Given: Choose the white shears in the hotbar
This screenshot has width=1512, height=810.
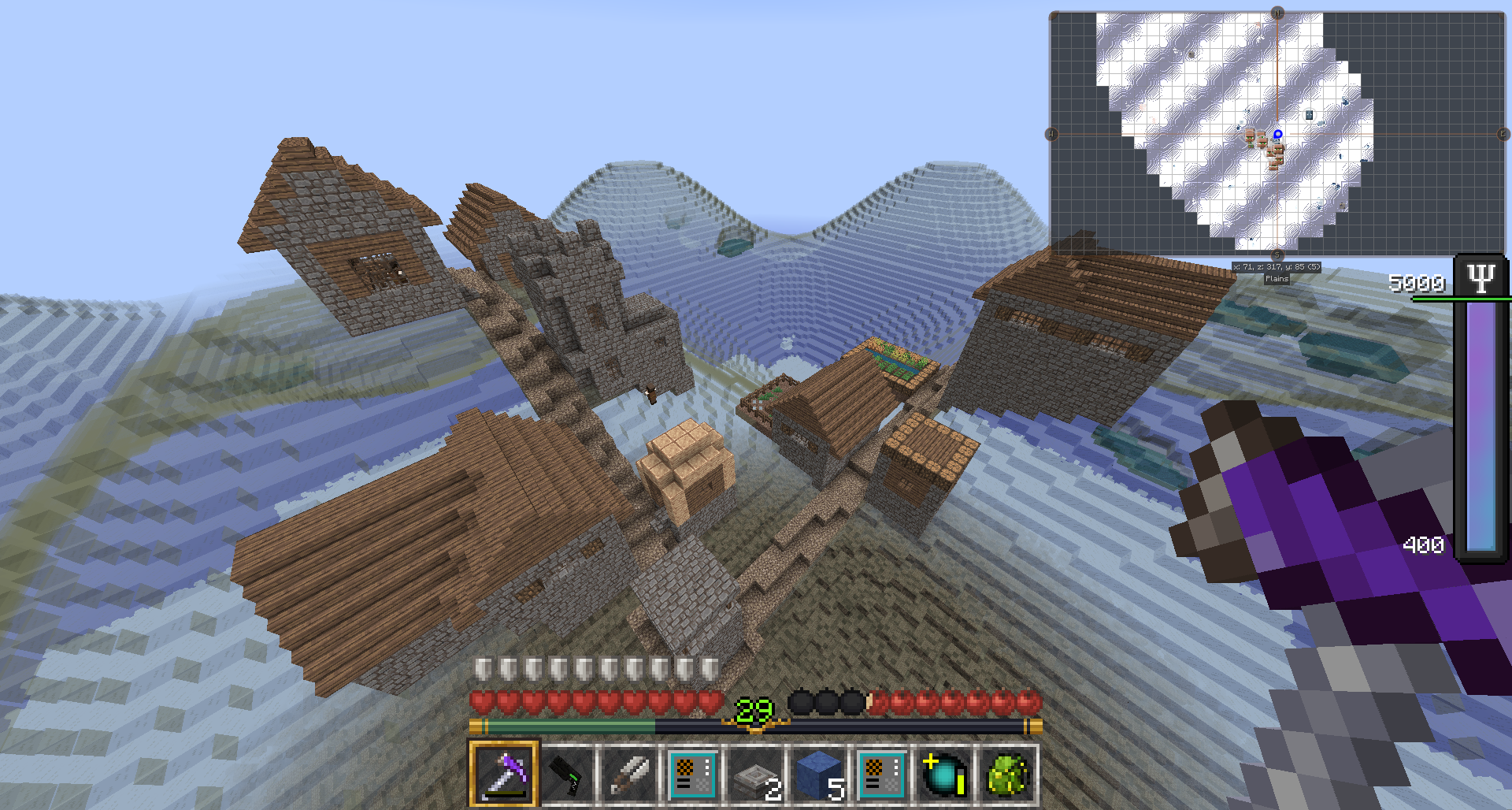Looking at the screenshot, I should (630, 775).
